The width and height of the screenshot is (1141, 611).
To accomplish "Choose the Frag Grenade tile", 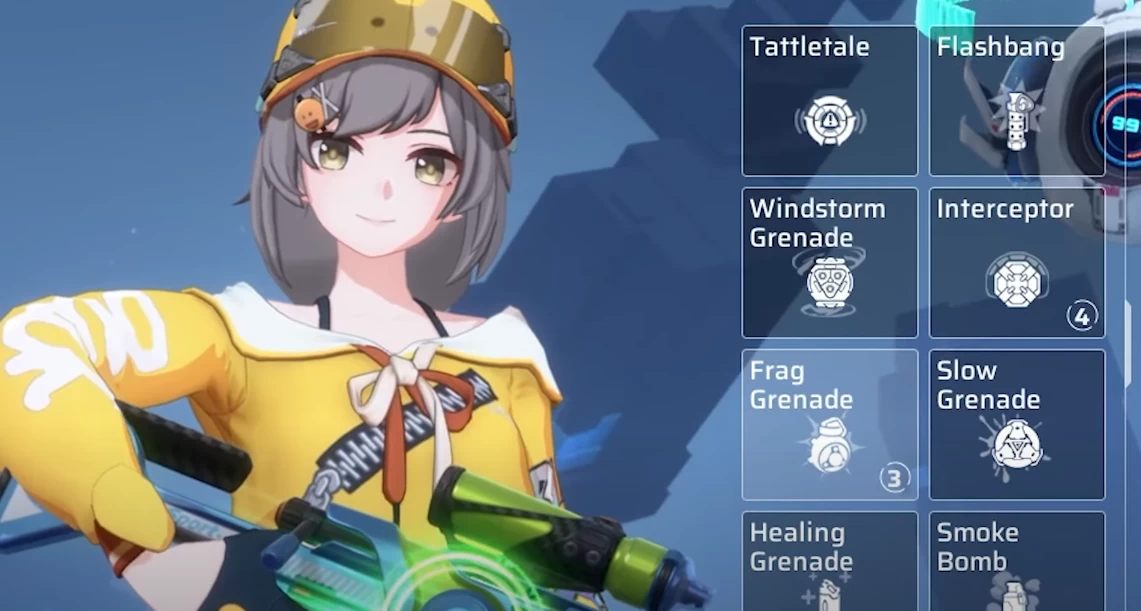I will 829,425.
